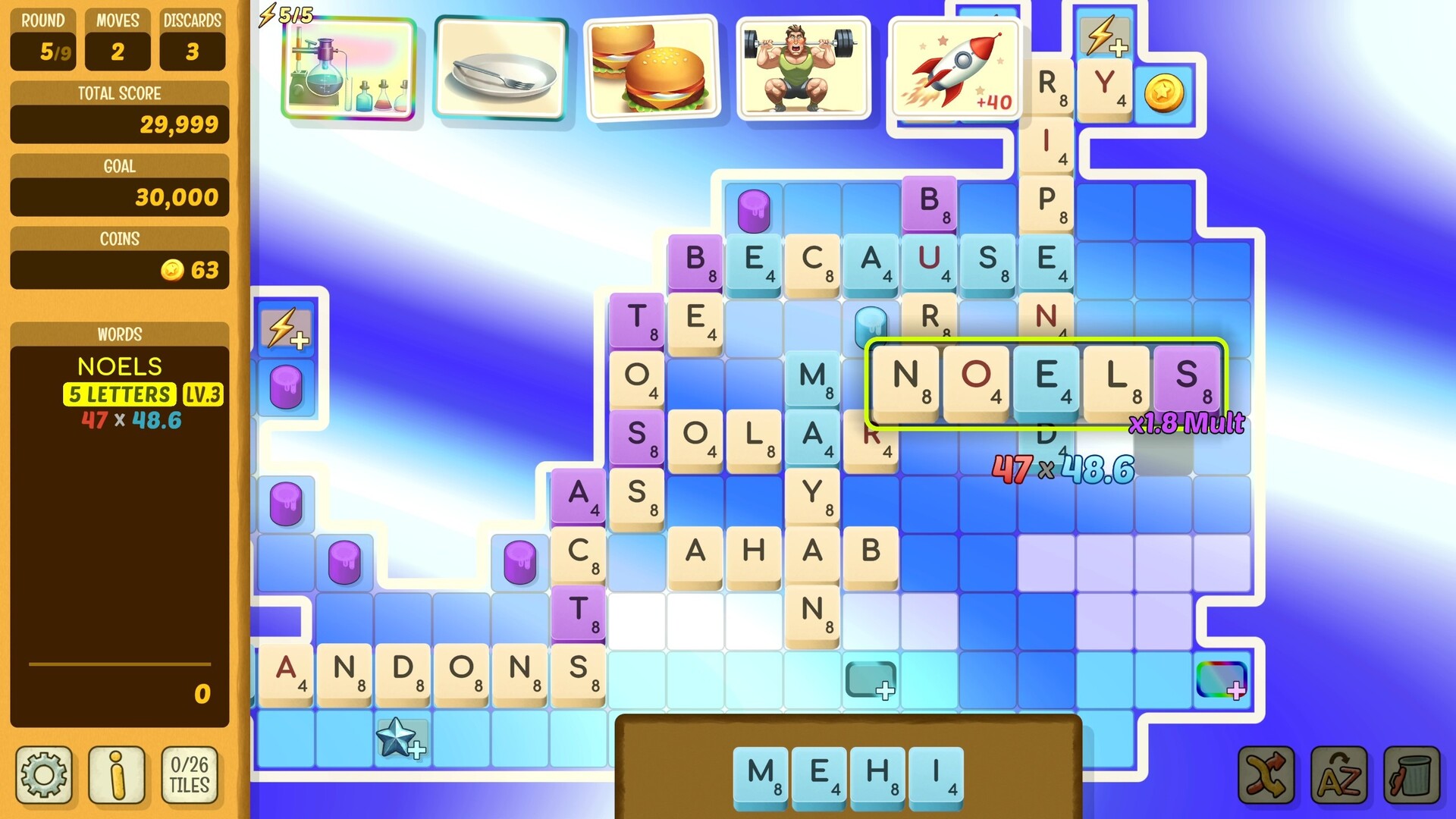Activate the burger power-up
Screen dimensions: 1456x819
651,68
